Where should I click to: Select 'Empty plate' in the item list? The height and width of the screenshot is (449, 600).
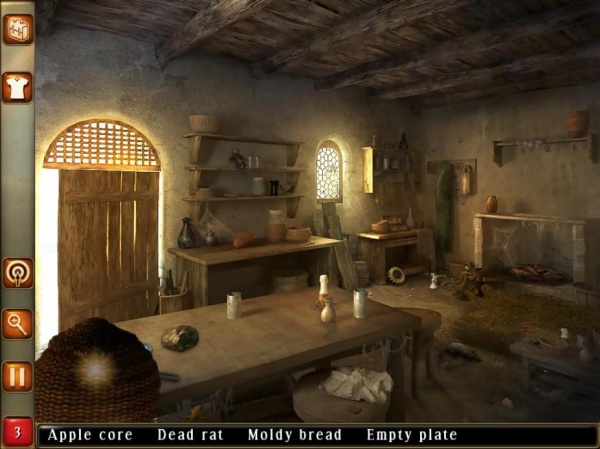tap(411, 435)
